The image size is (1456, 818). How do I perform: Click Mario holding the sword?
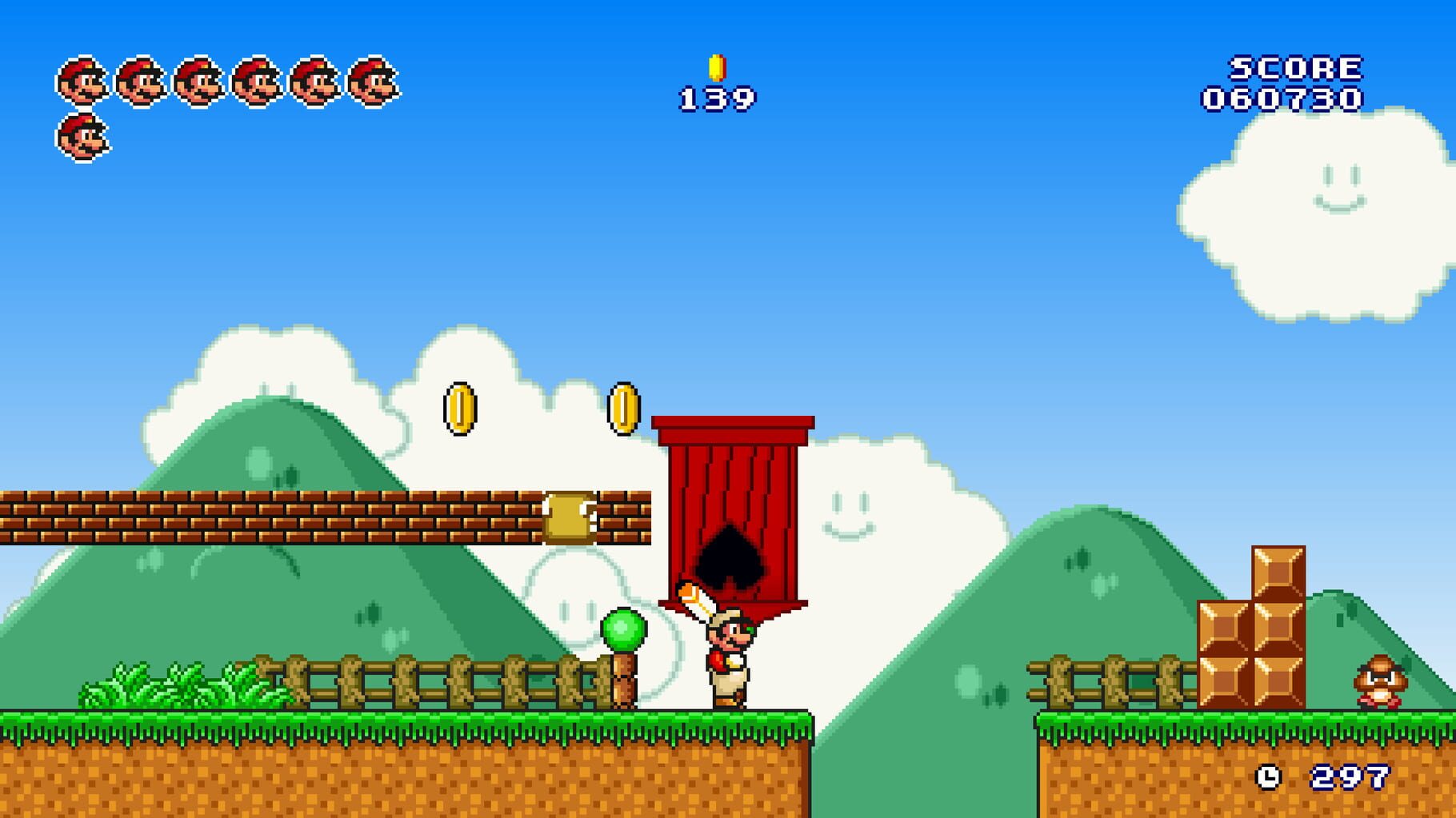pyautogui.click(x=725, y=660)
